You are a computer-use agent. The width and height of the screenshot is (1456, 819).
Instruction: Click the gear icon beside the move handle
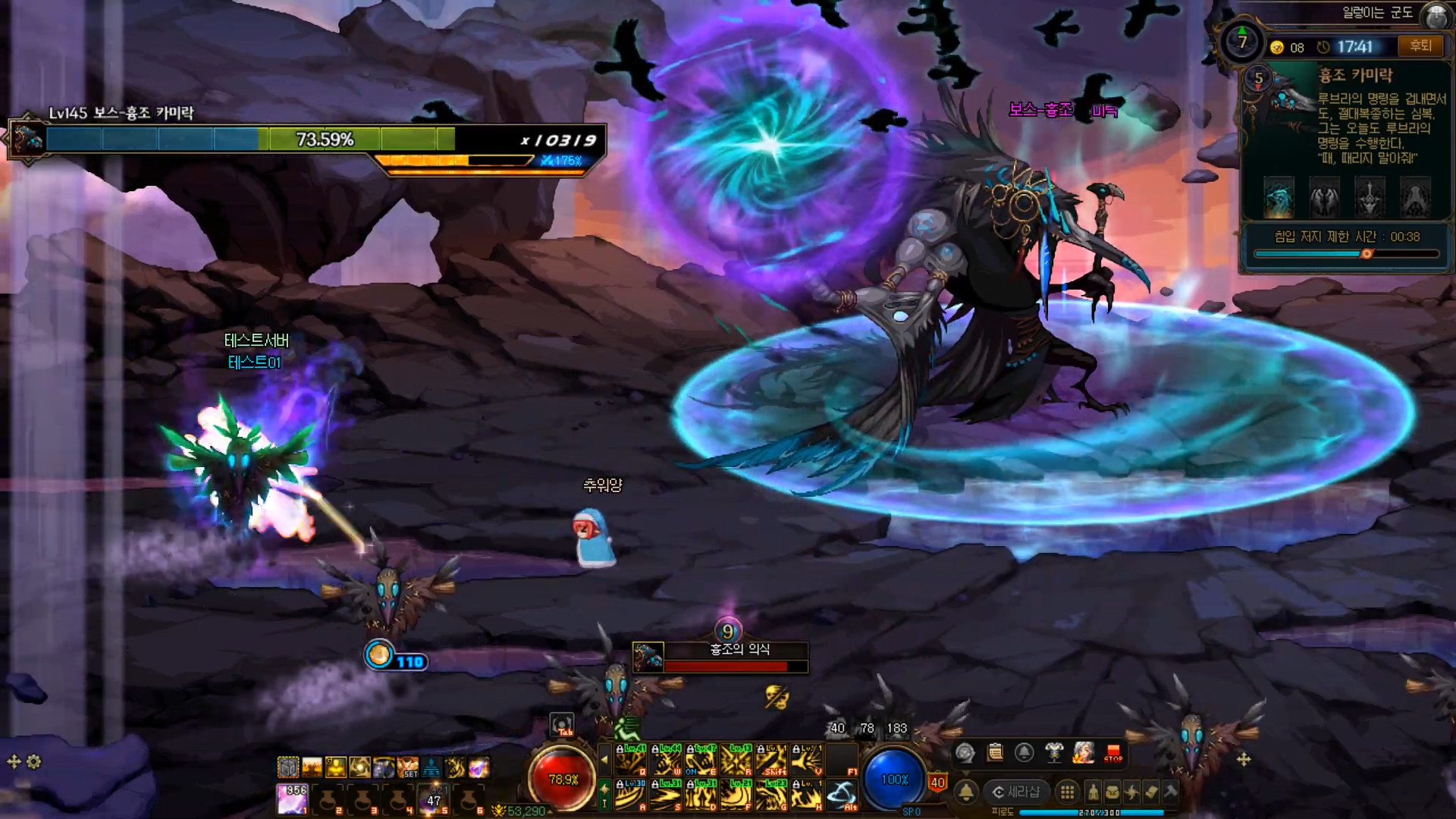pyautogui.click(x=33, y=761)
